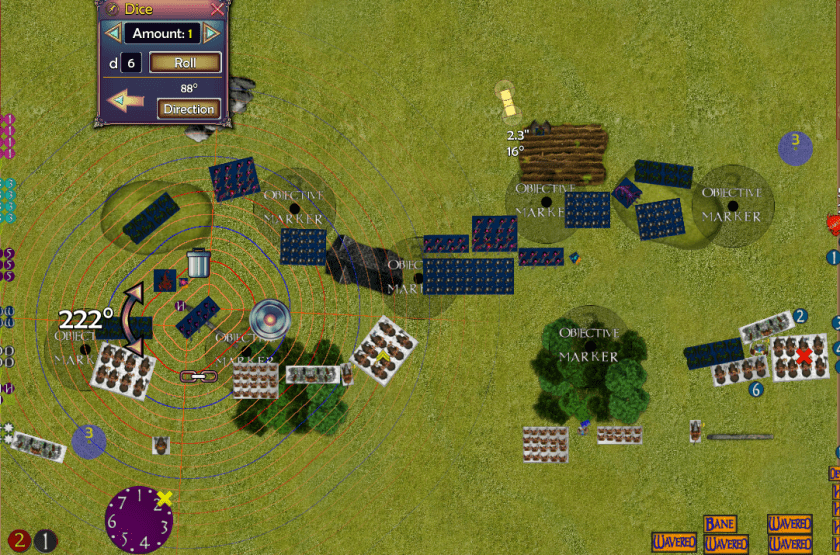
Task: Roll a random Direction
Action: [188, 109]
